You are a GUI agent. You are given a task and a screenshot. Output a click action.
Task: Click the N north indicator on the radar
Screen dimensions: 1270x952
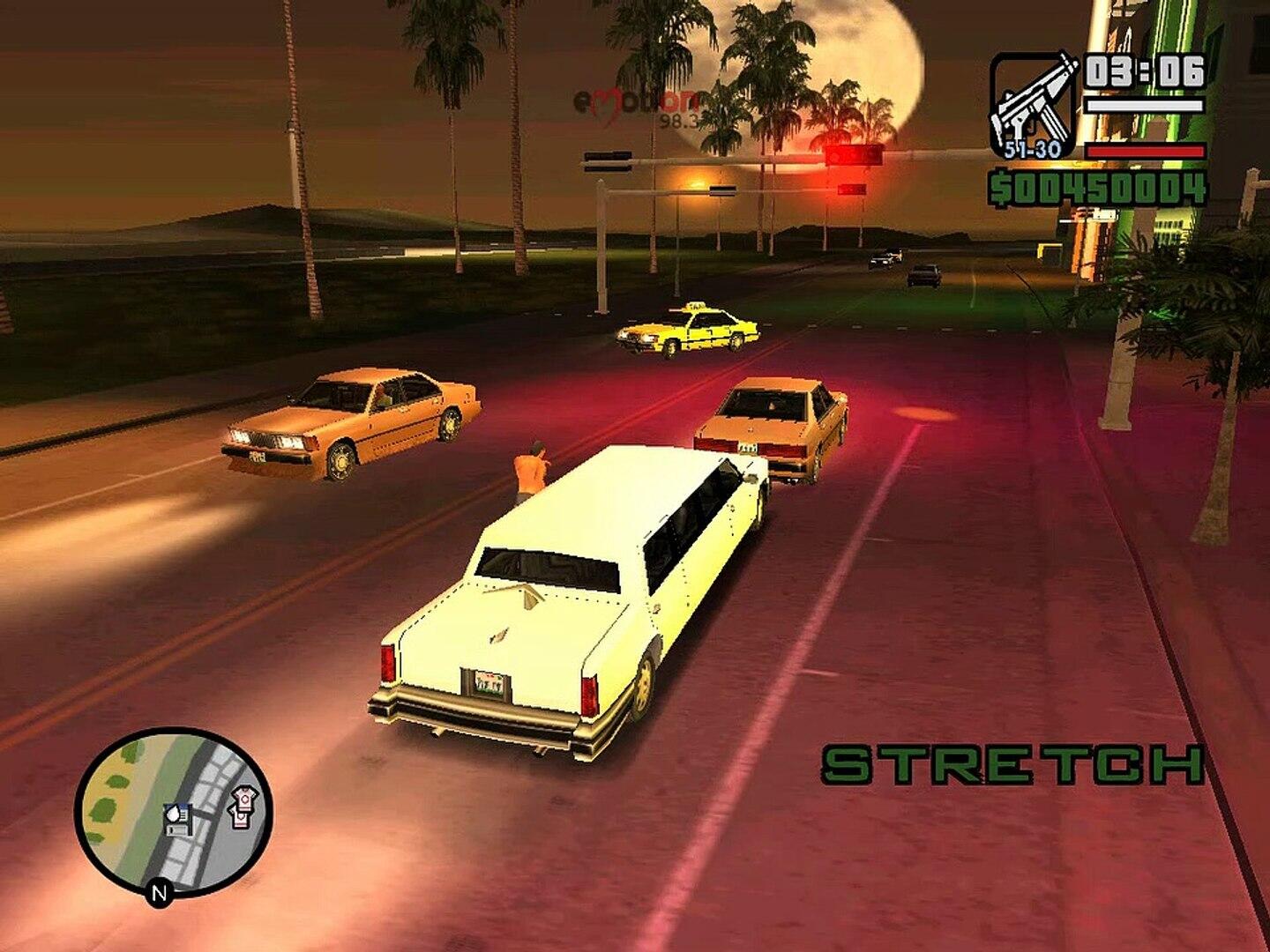pyautogui.click(x=159, y=893)
